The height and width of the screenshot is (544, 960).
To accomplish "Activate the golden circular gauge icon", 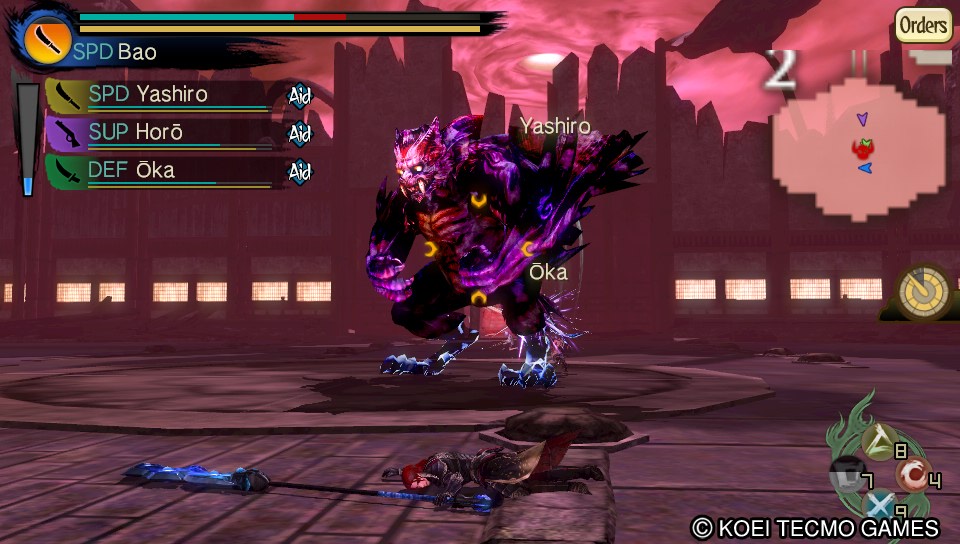I will (x=923, y=291).
